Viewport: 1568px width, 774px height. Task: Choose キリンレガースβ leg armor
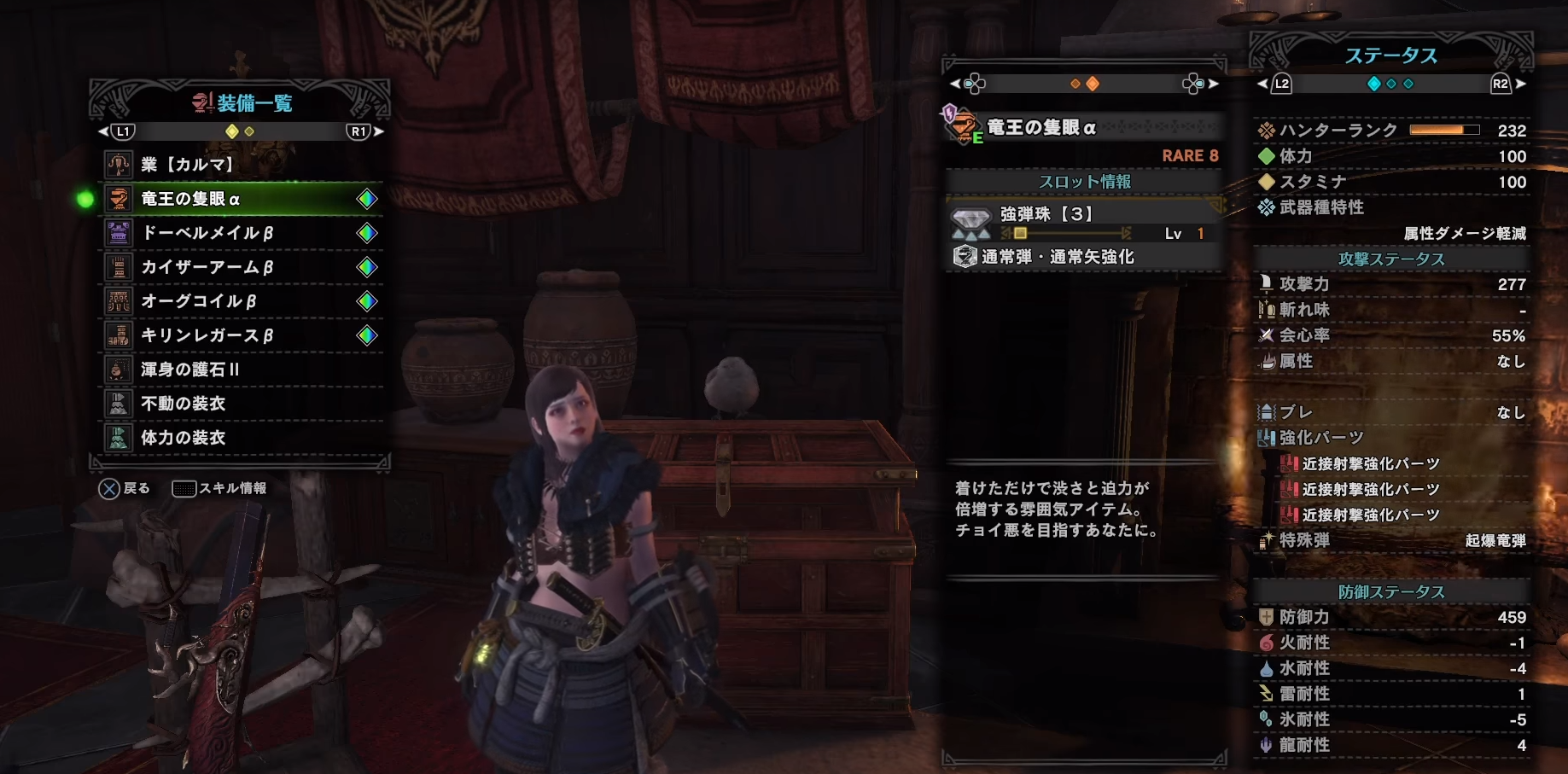pos(242,335)
